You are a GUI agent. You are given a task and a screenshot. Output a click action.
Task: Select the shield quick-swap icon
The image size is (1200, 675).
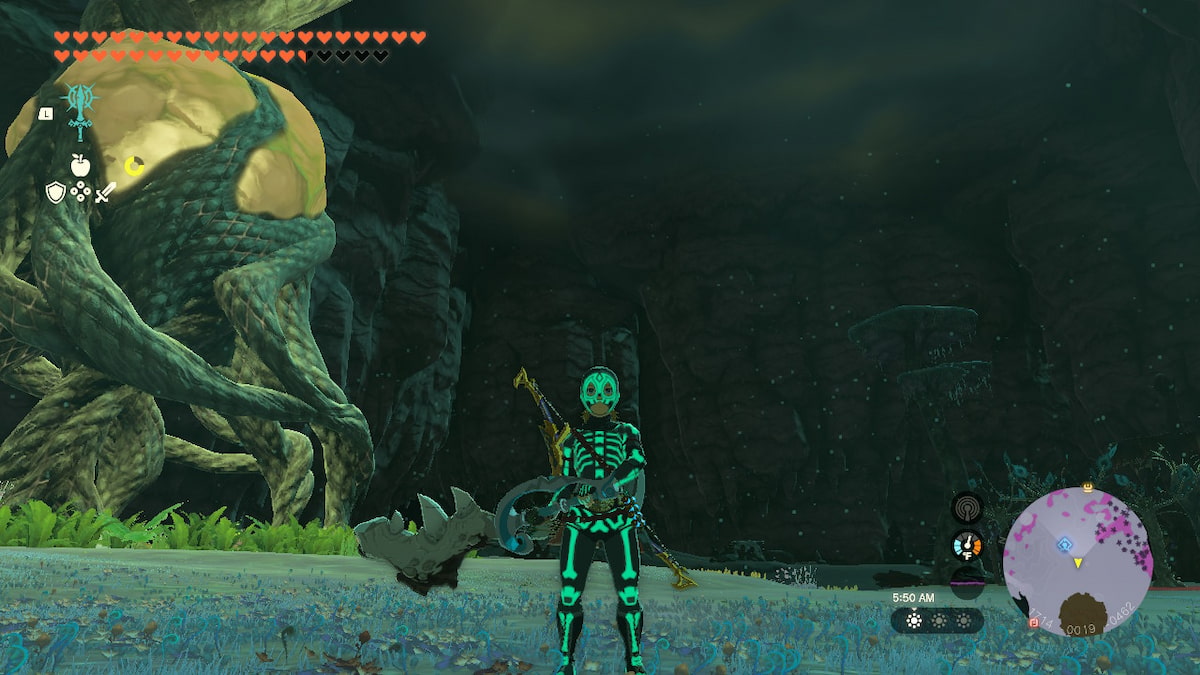click(55, 192)
